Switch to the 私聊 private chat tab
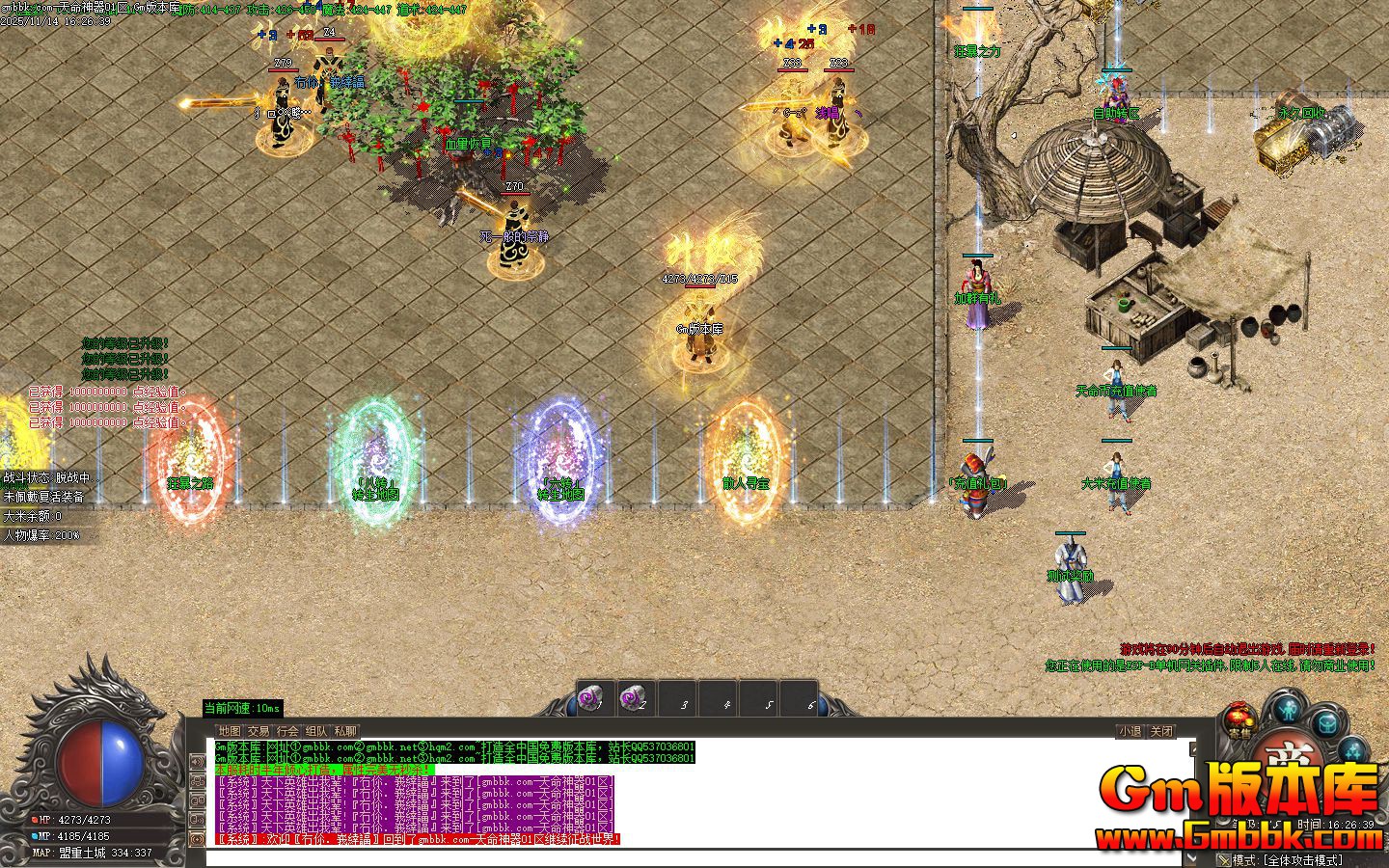The width and height of the screenshot is (1389, 868). (x=344, y=730)
